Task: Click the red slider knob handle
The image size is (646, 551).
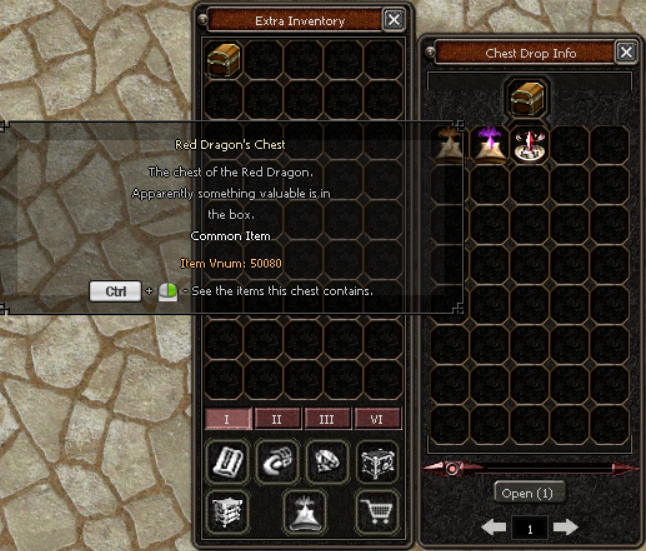Action: click(x=452, y=467)
